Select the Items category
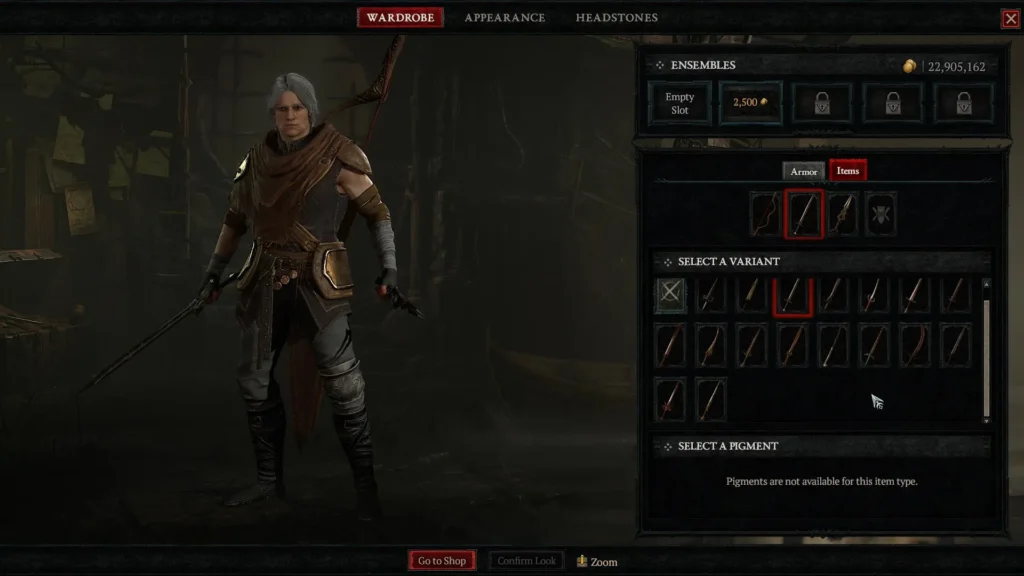1024x576 pixels. pyautogui.click(x=848, y=171)
